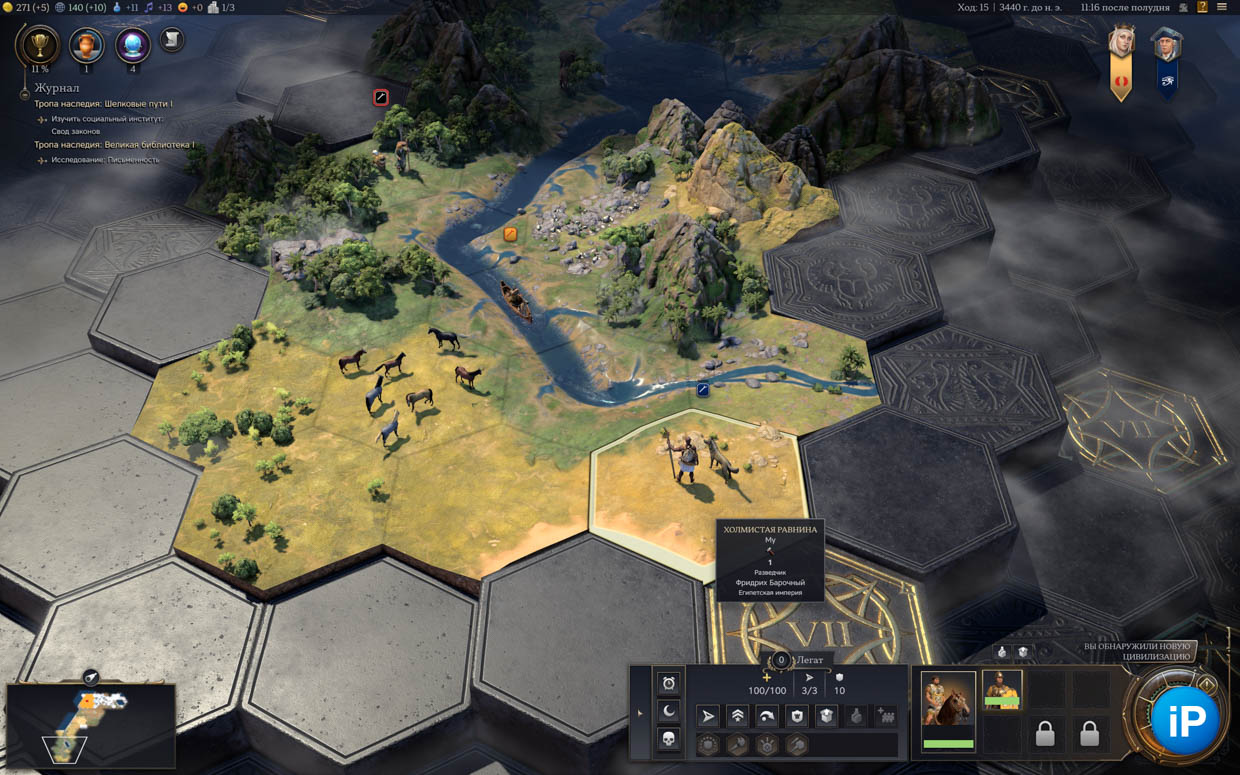Screen dimensions: 1240x775
Task: Select the Великая библиотека legacy path entry
Action: [114, 145]
